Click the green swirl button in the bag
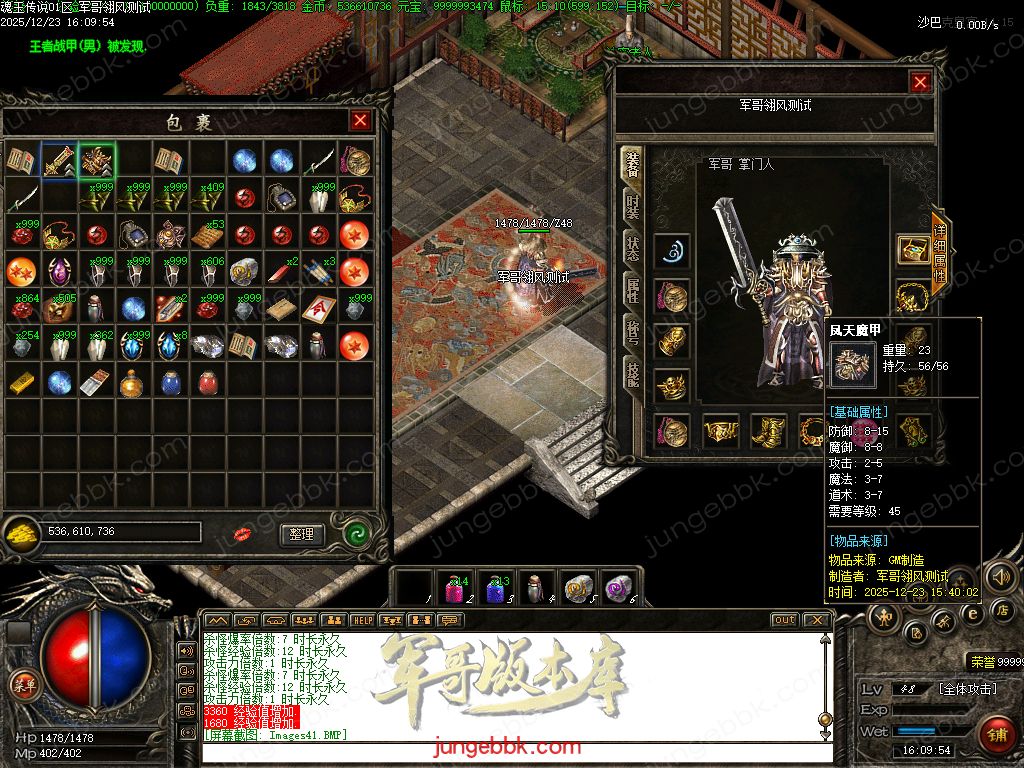Viewport: 1024px width, 768px height. (x=357, y=533)
